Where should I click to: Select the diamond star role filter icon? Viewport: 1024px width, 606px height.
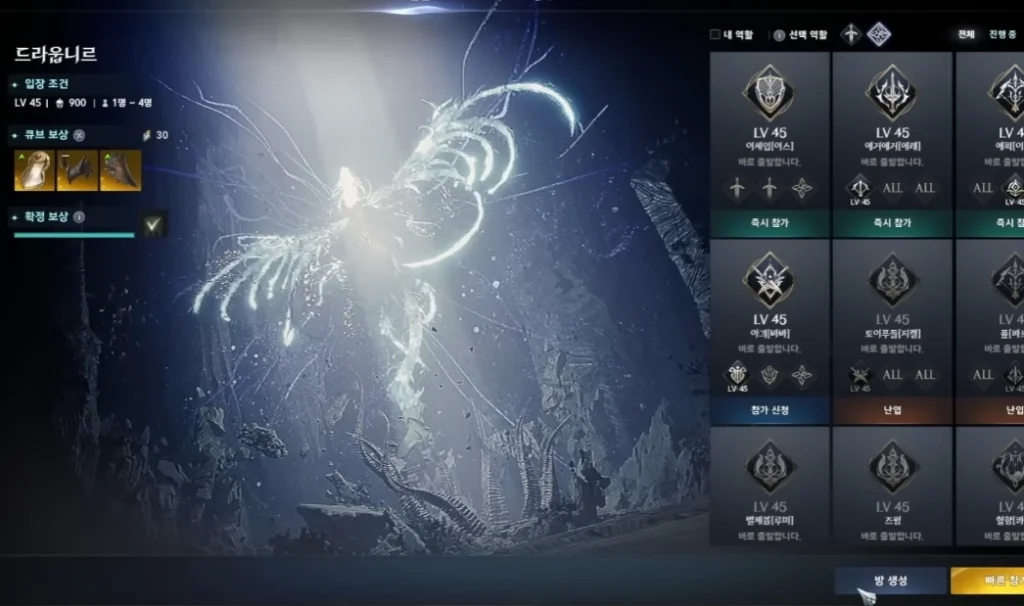click(879, 34)
